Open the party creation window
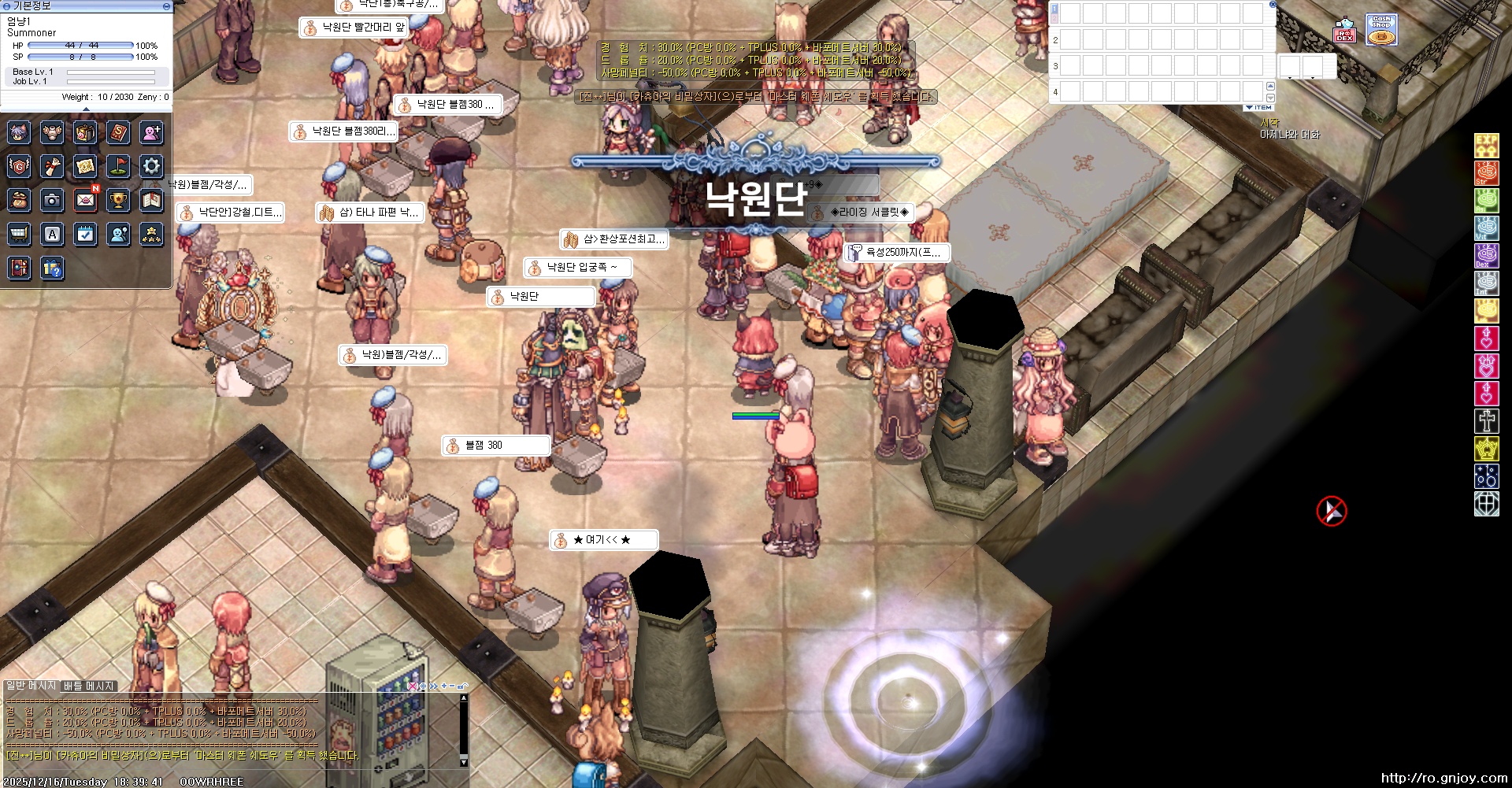This screenshot has height=788, width=1512. [150, 133]
